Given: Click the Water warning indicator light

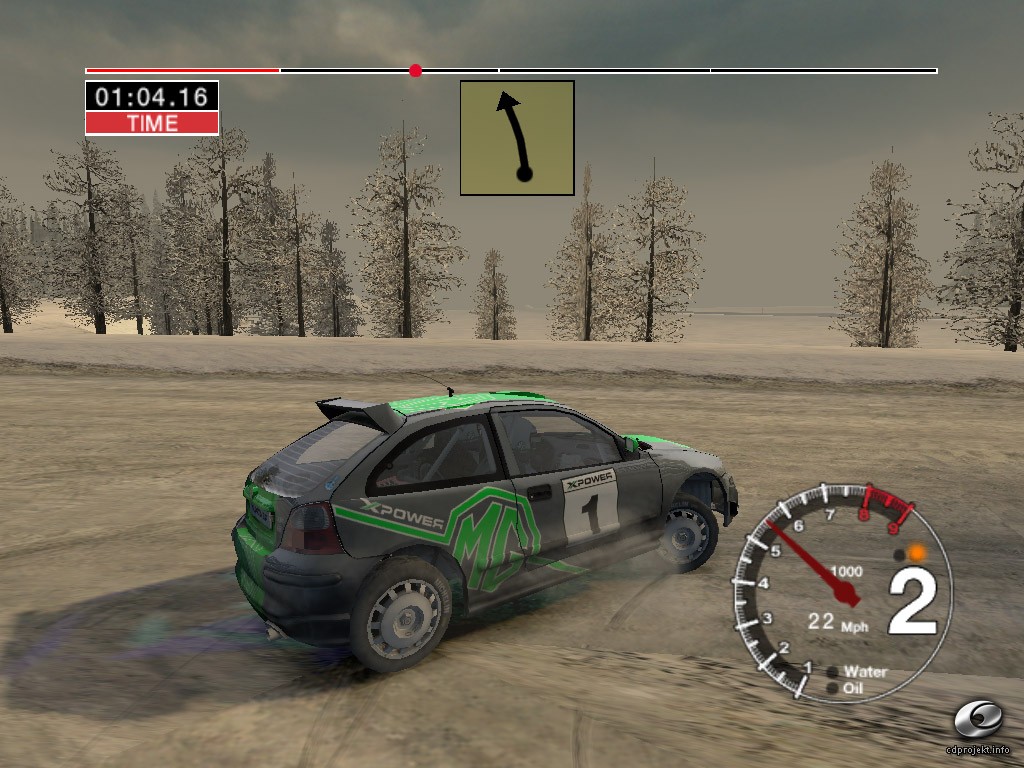Looking at the screenshot, I should tap(833, 672).
